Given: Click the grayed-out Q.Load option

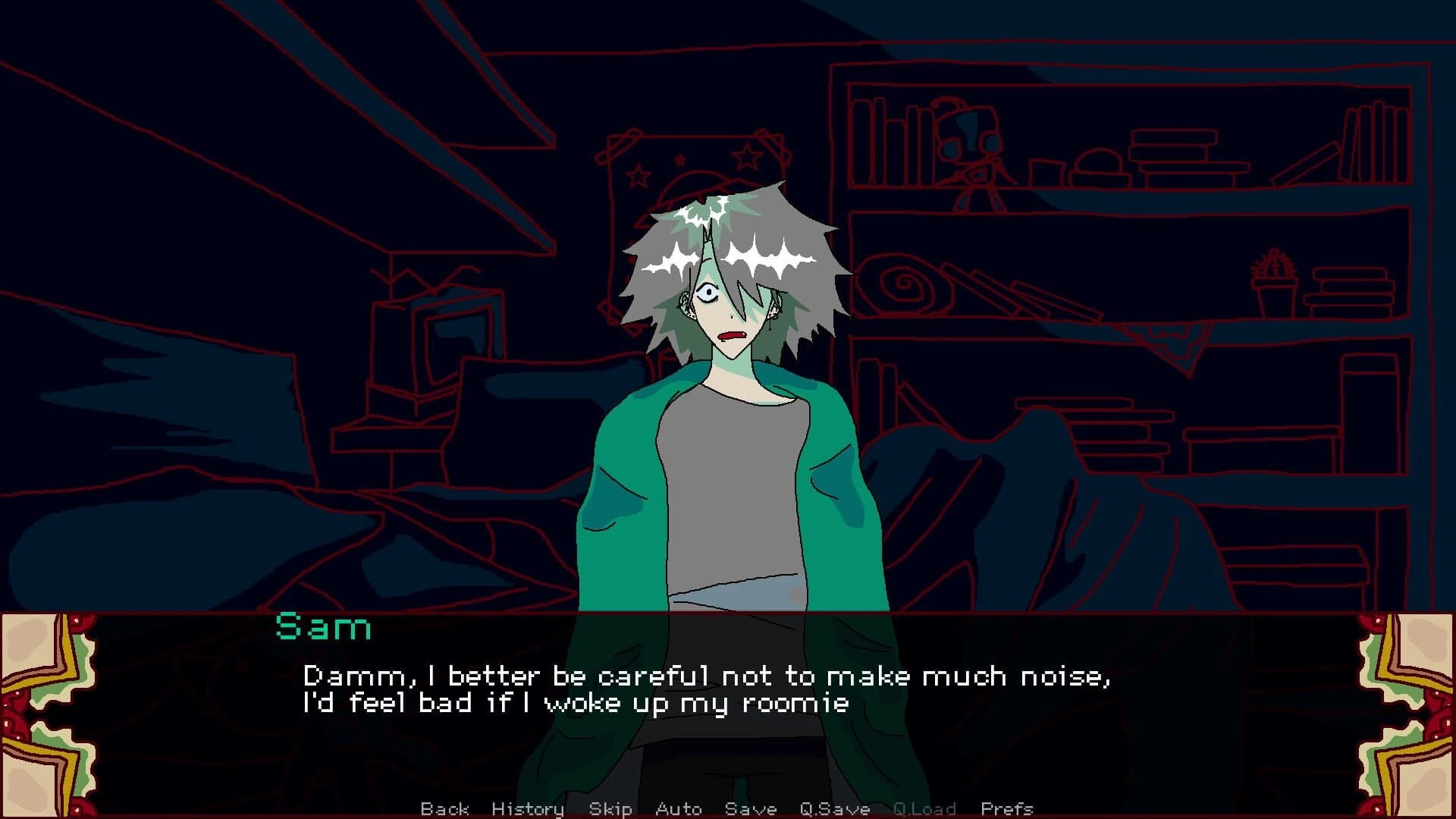Looking at the screenshot, I should click(924, 808).
